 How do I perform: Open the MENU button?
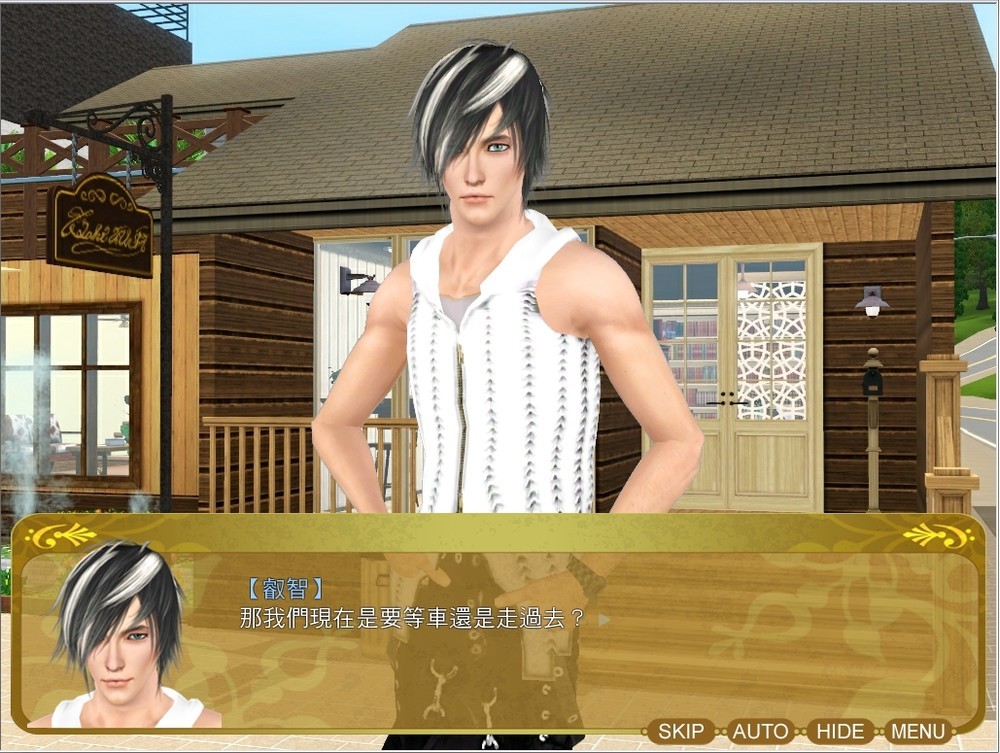coord(917,731)
